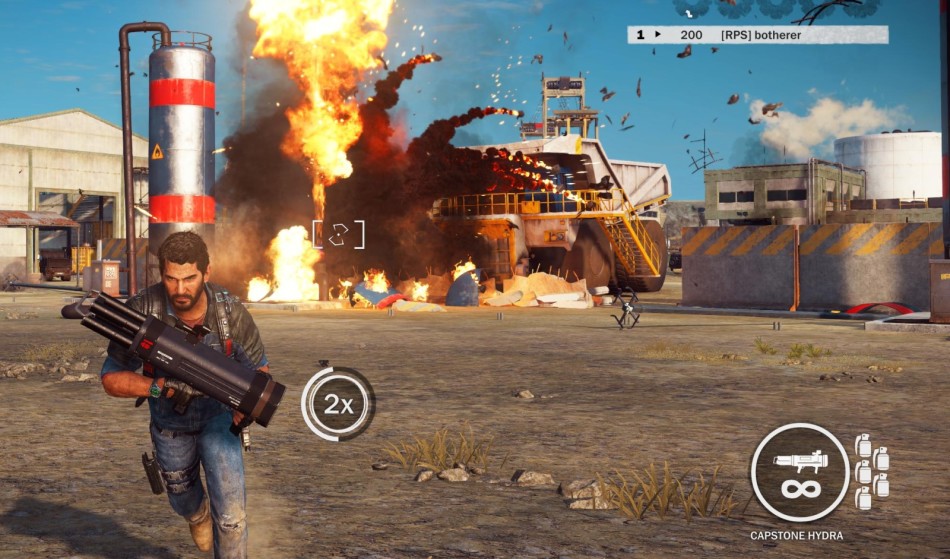
Task: Click the 2x chaos multiplier ring
Action: point(337,404)
